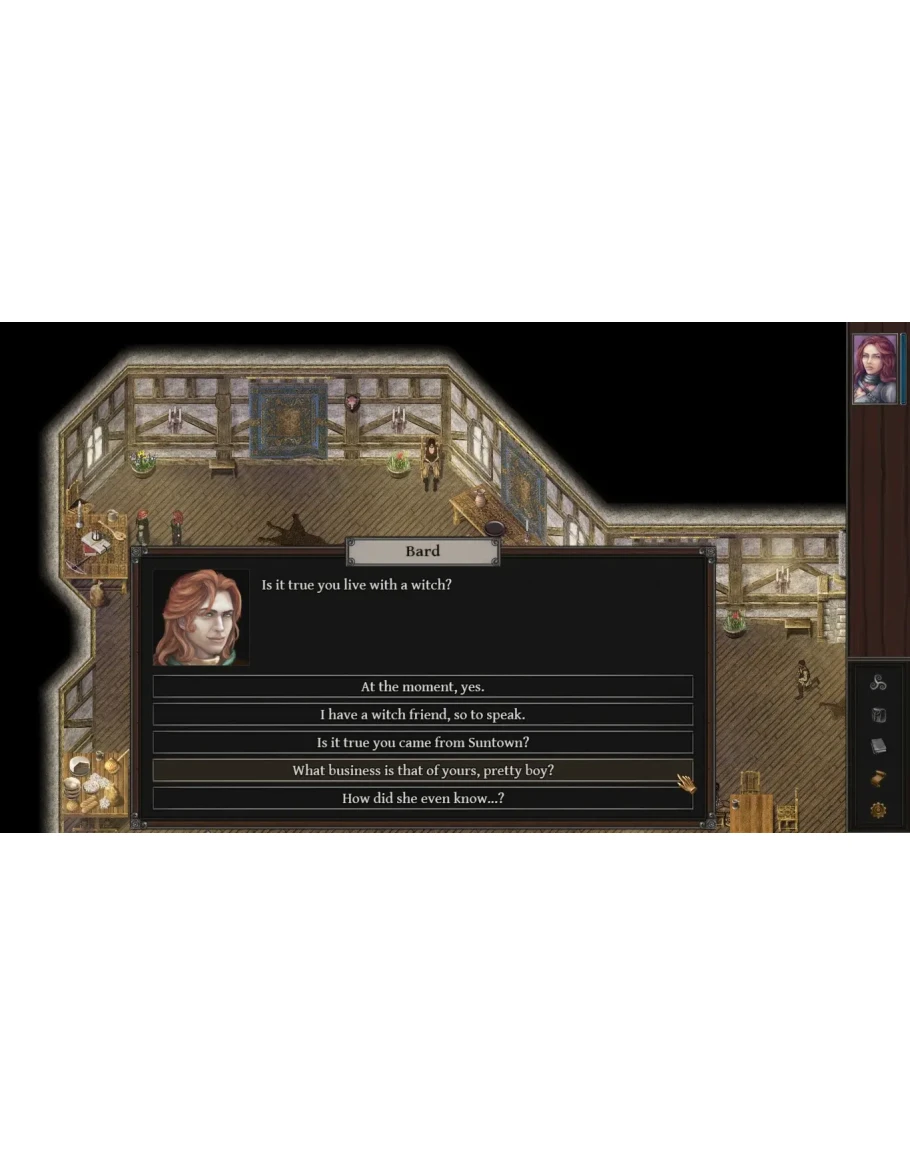This screenshot has height=1155, width=910.
Task: Open settings with the bronze gear icon
Action: (878, 810)
